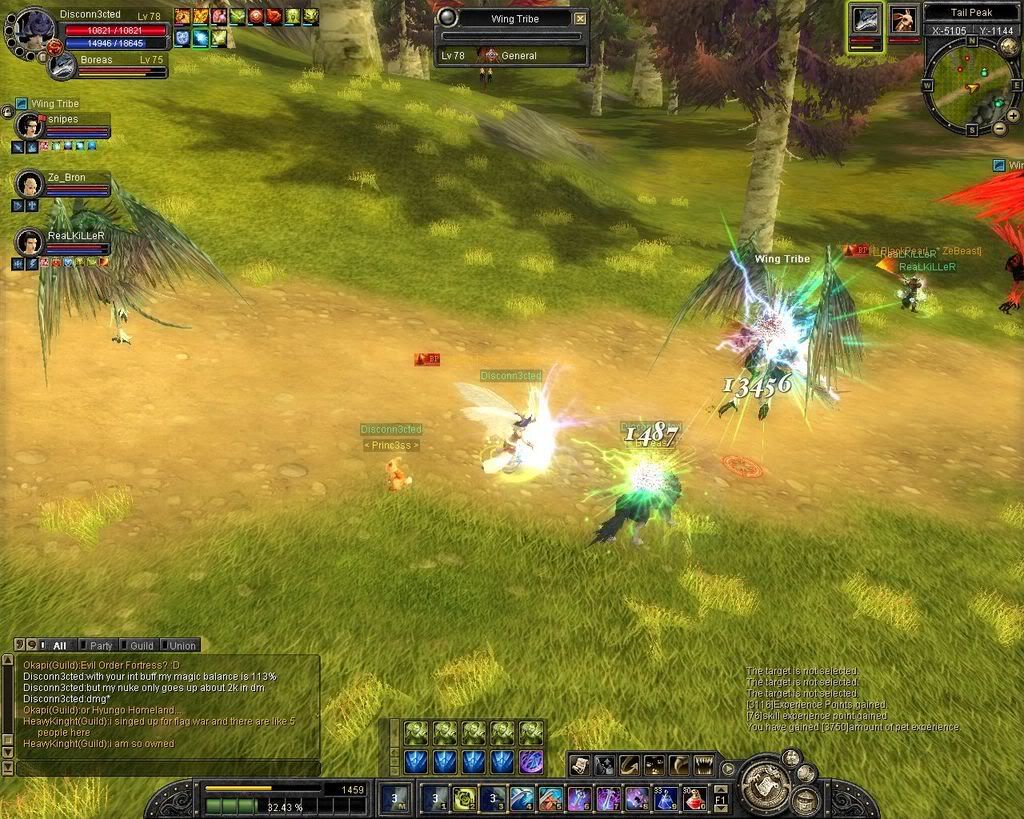Screen dimensions: 1024x819
Task: Select the wolf pet icon
Action: pos(866,21)
